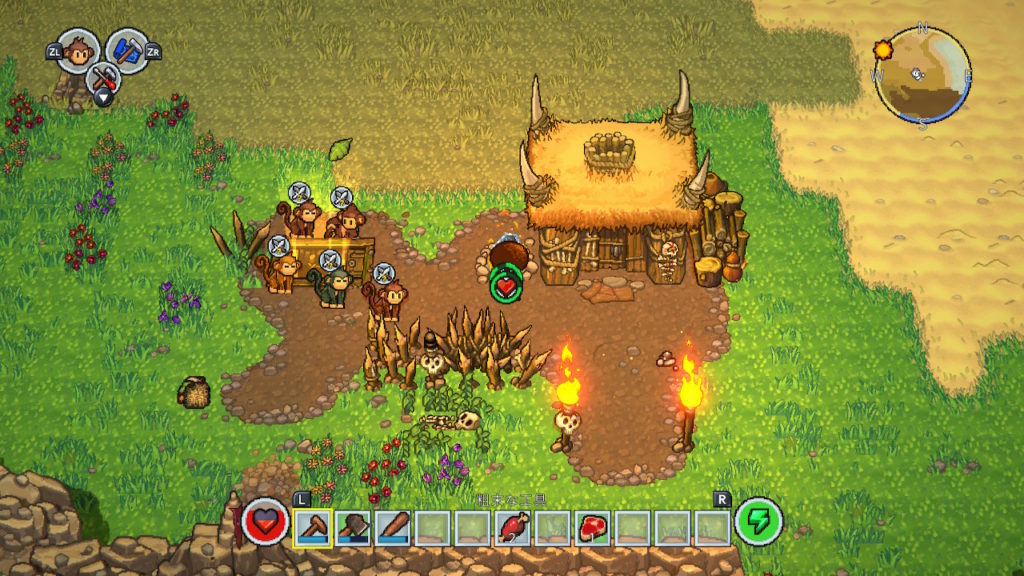Pick the raw steak hotbar slot
Viewport: 1024px width, 576px height.
tap(593, 526)
